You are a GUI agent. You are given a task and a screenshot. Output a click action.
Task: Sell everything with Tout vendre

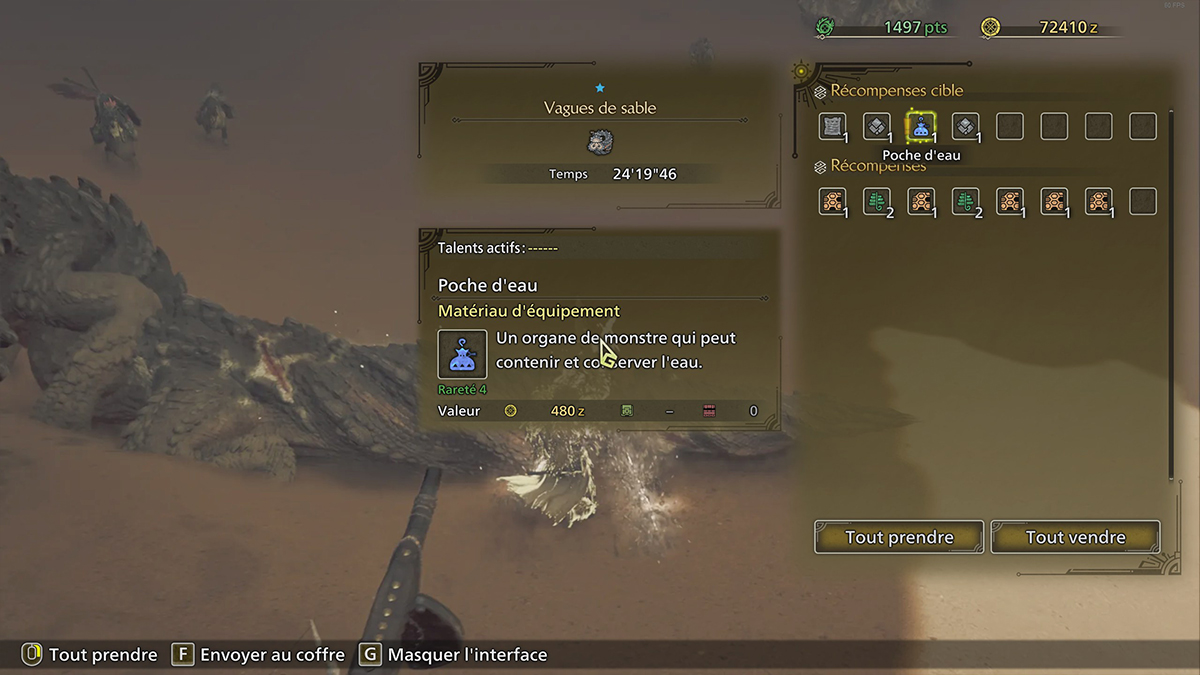[1075, 537]
